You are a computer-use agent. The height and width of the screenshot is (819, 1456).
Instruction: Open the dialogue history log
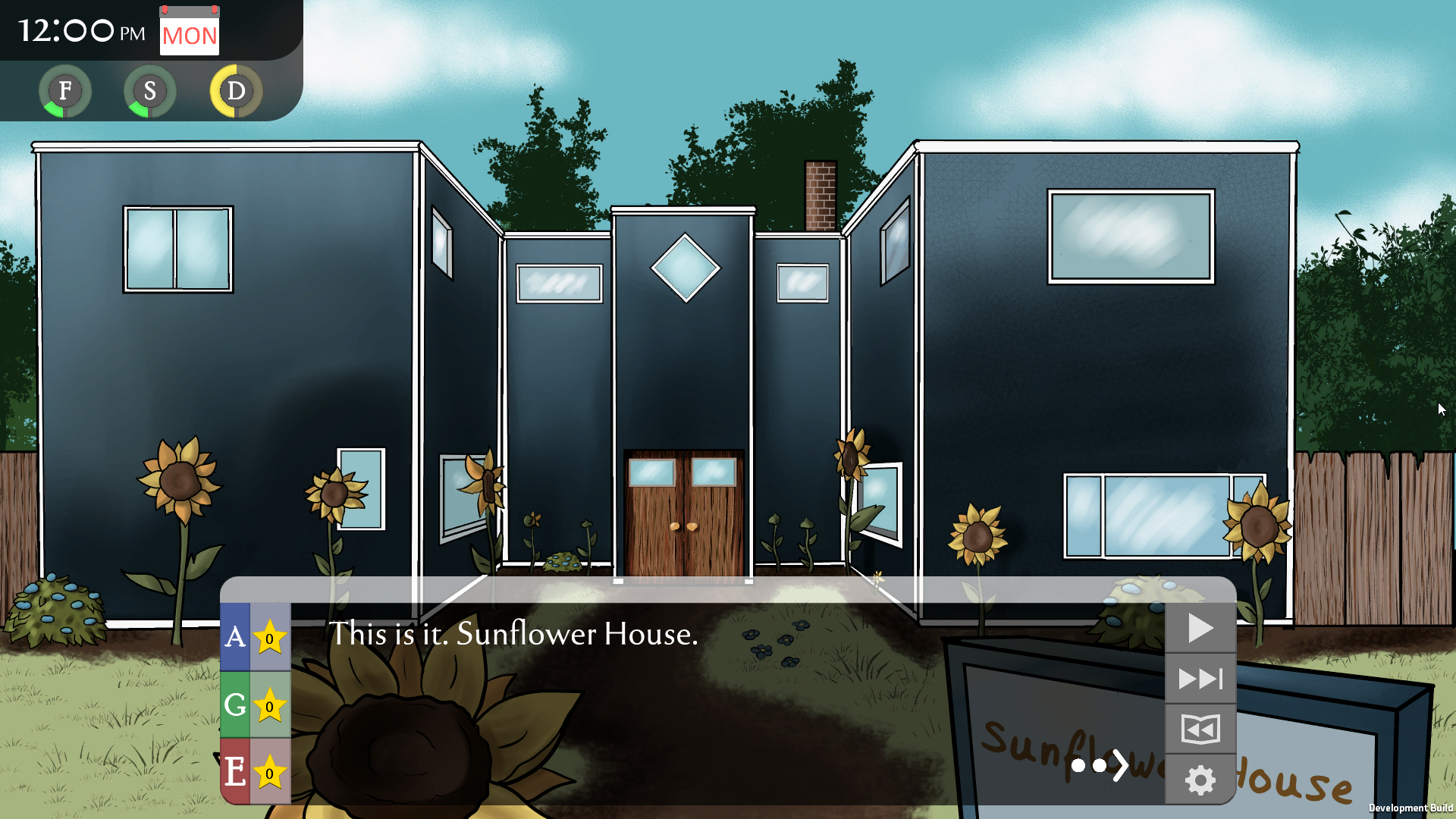pyautogui.click(x=1200, y=729)
